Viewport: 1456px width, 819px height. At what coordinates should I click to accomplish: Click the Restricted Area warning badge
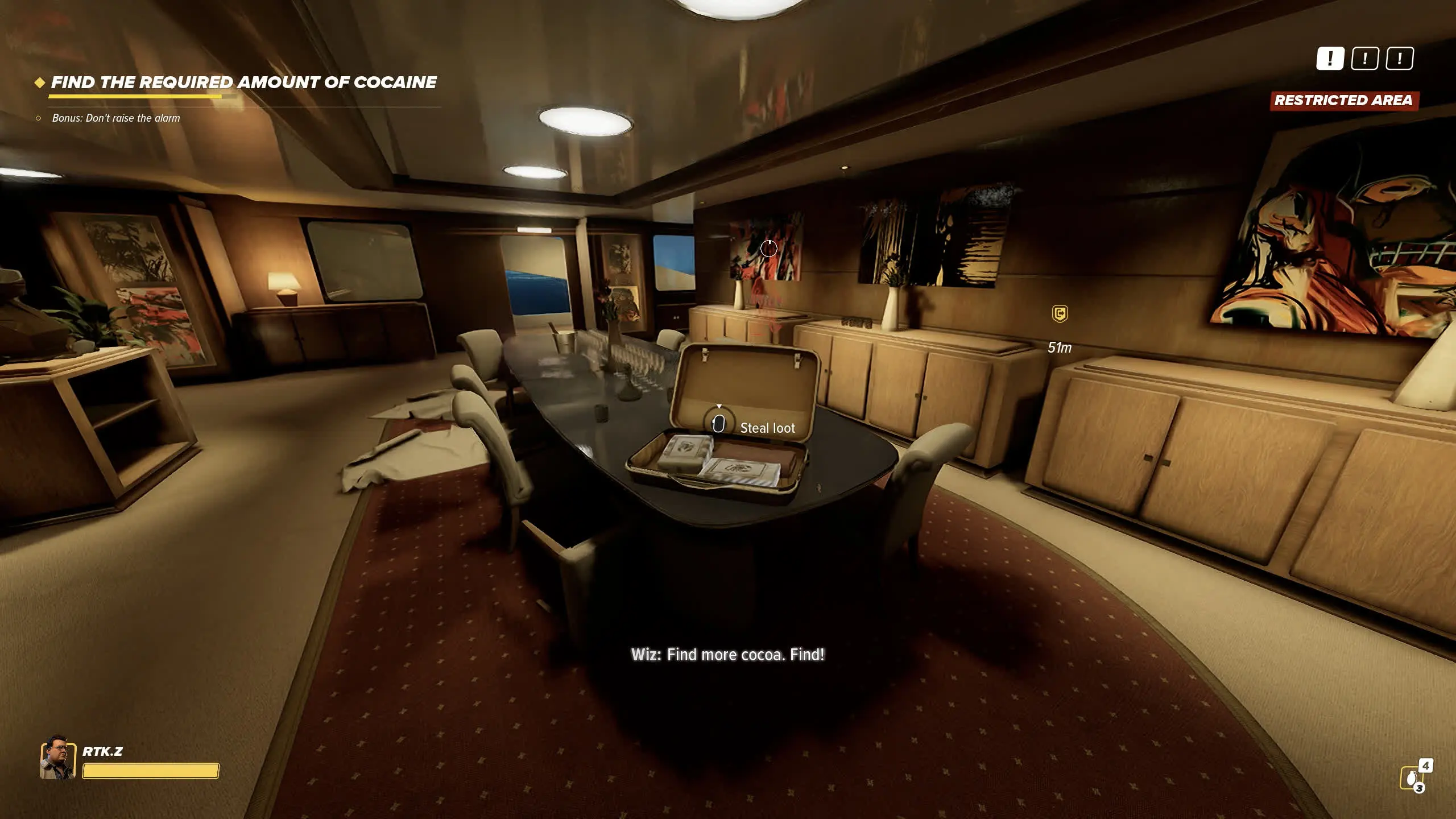(1343, 101)
